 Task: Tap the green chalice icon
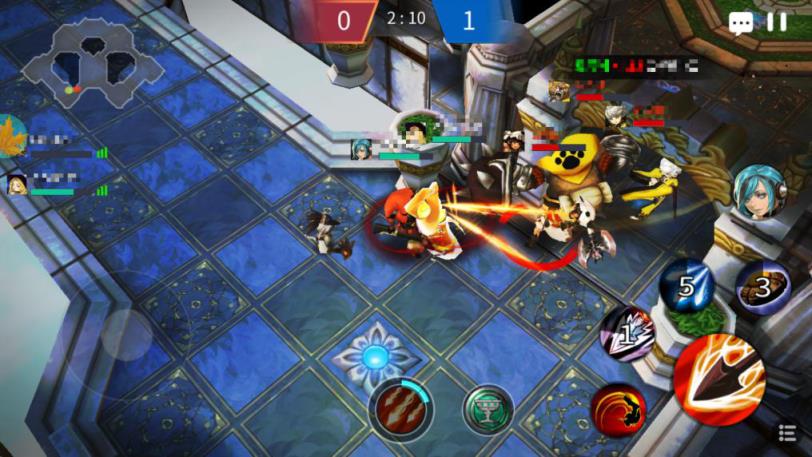pos(488,408)
